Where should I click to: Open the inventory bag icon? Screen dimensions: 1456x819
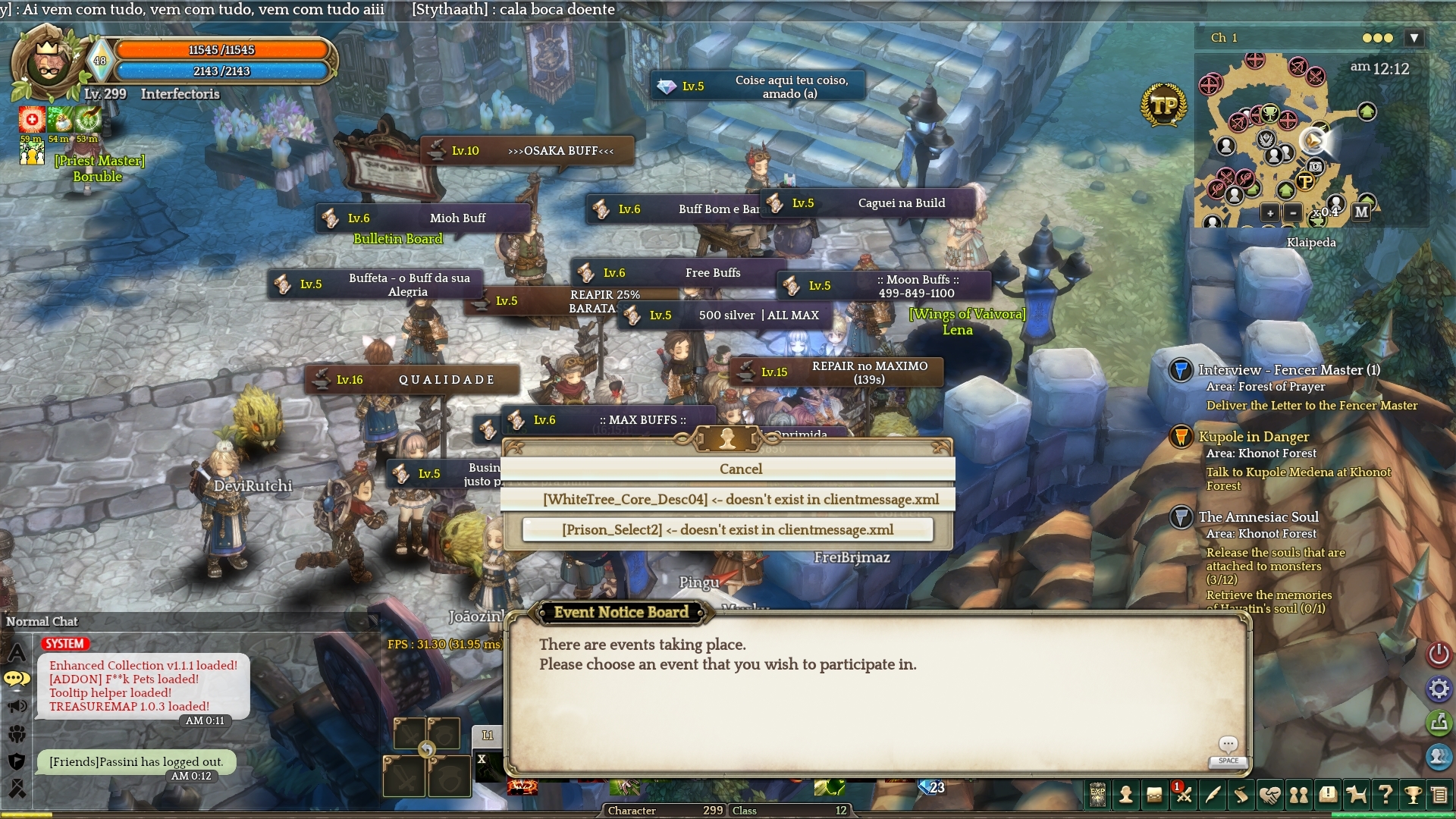click(1154, 795)
